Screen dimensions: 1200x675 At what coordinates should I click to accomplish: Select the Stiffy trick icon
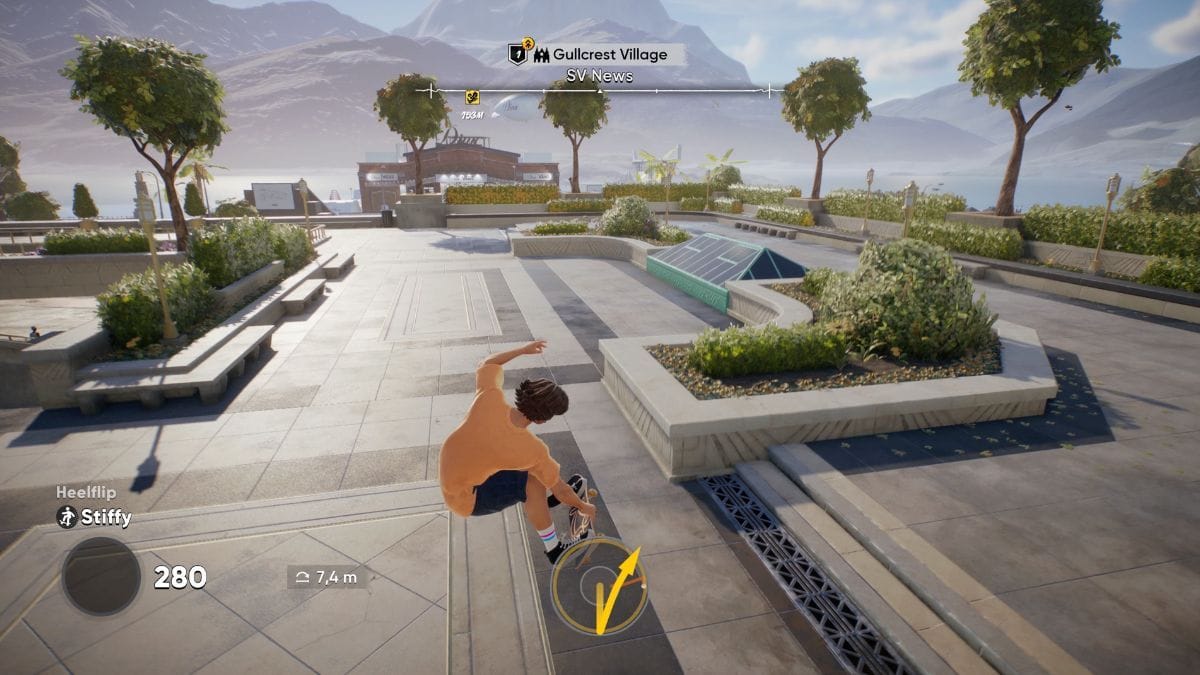pos(67,518)
